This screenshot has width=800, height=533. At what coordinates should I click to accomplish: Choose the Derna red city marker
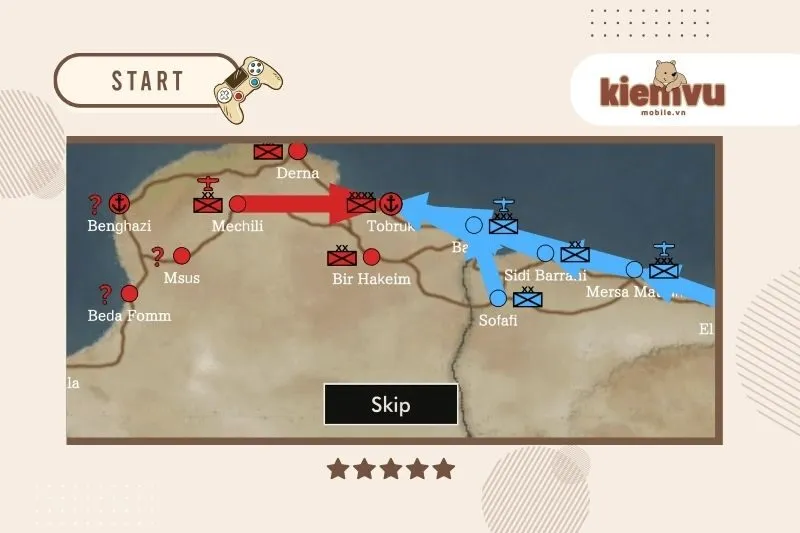tap(297, 151)
